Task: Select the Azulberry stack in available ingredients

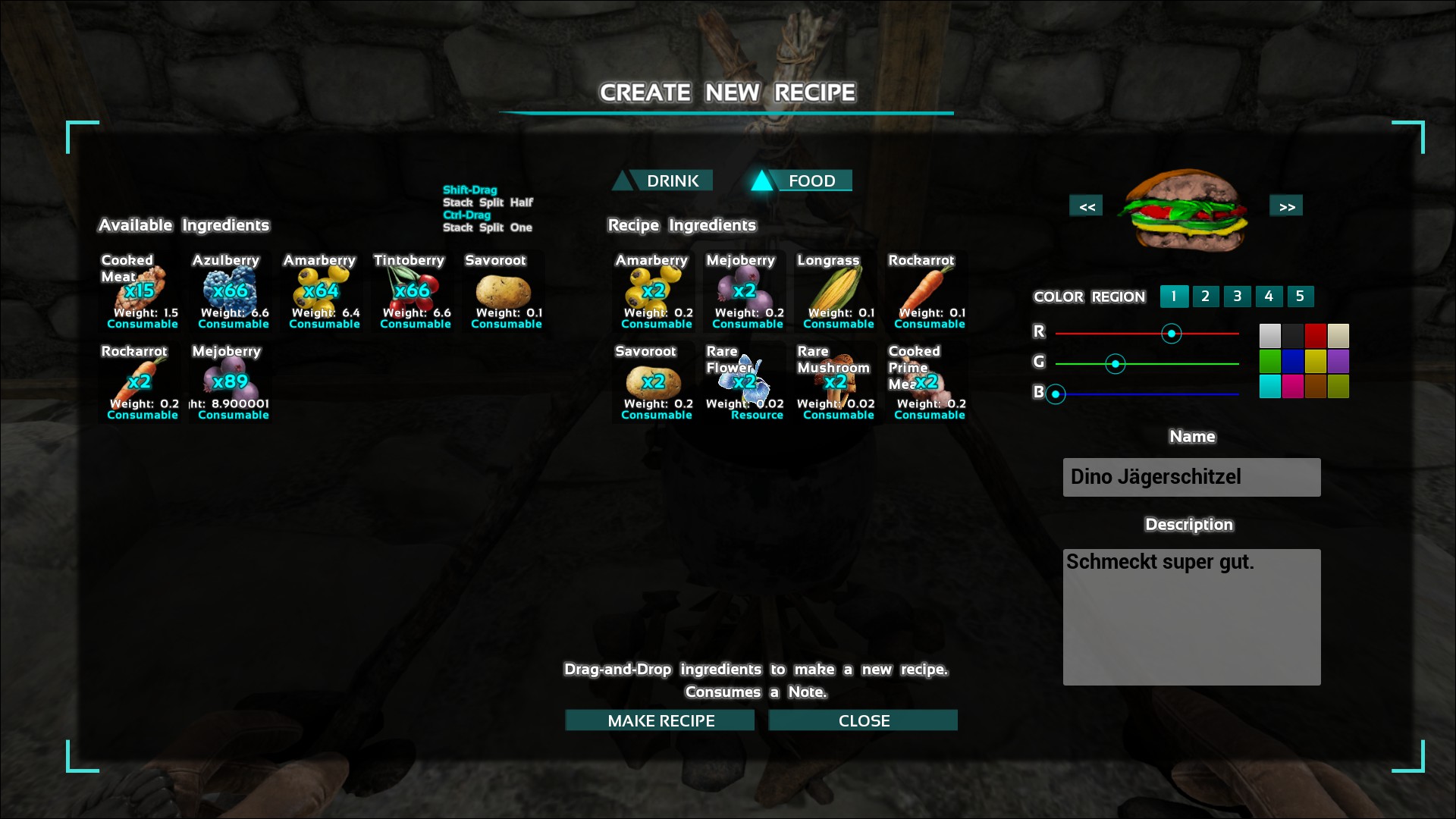Action: click(231, 293)
